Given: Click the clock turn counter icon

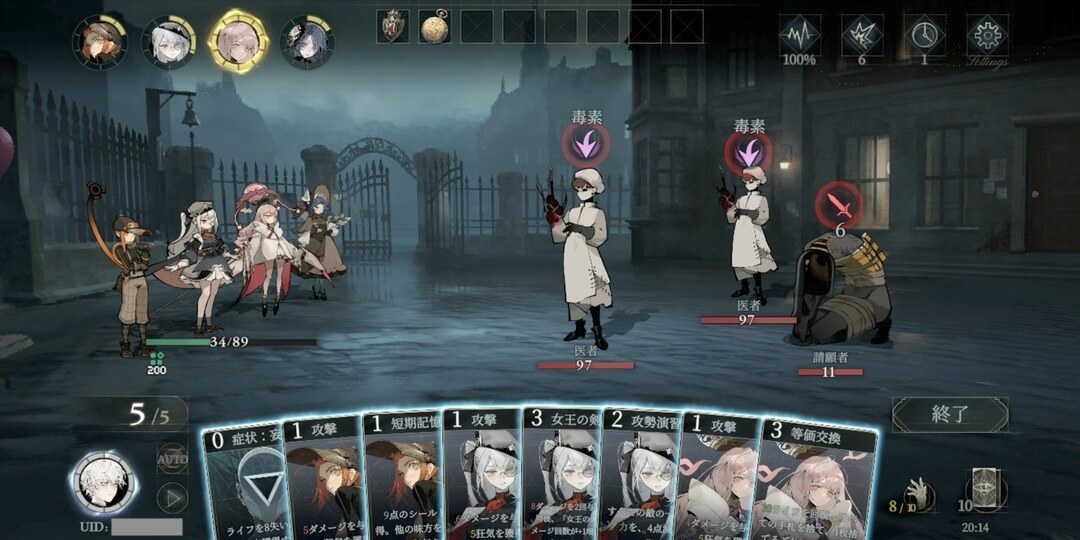Looking at the screenshot, I should pos(924,35).
